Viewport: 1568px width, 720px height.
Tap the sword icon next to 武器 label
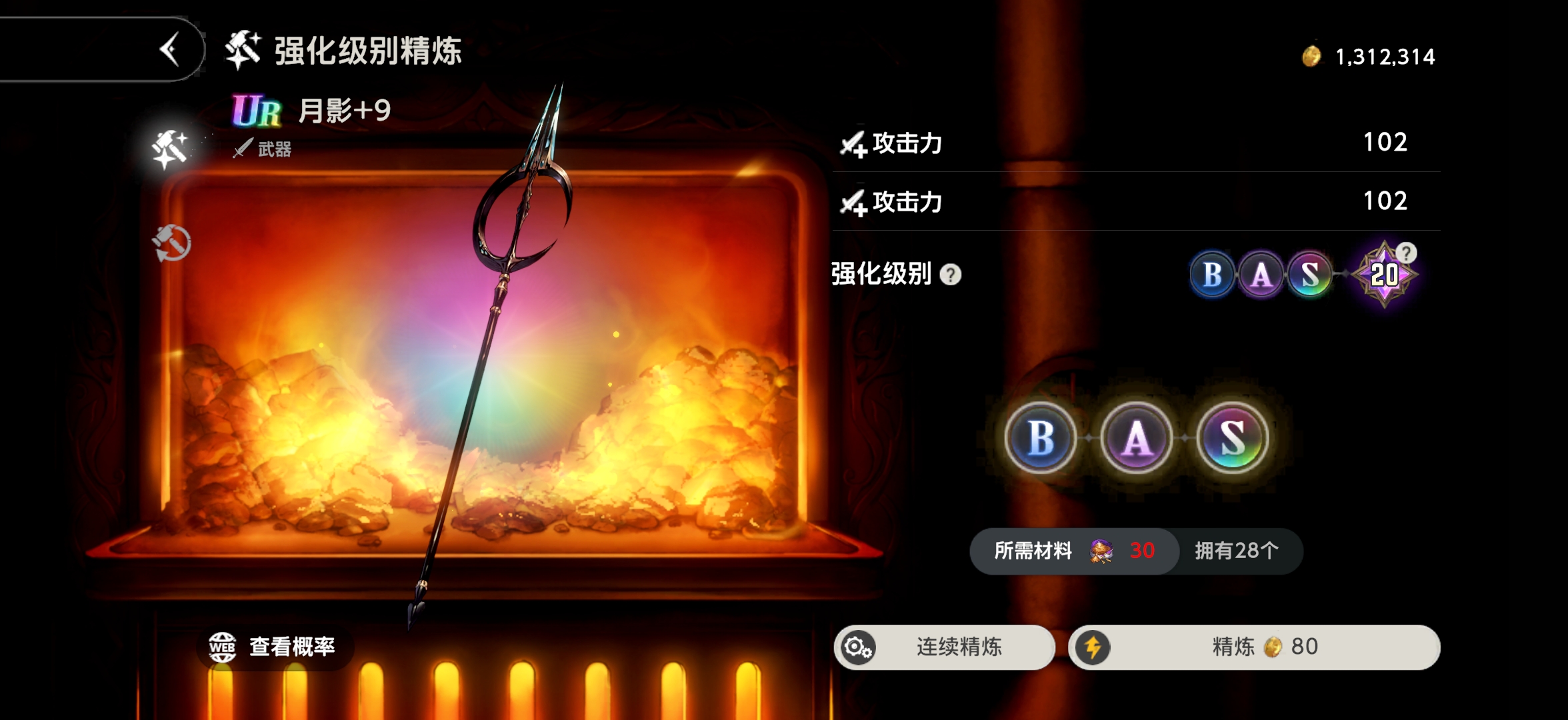(x=243, y=149)
